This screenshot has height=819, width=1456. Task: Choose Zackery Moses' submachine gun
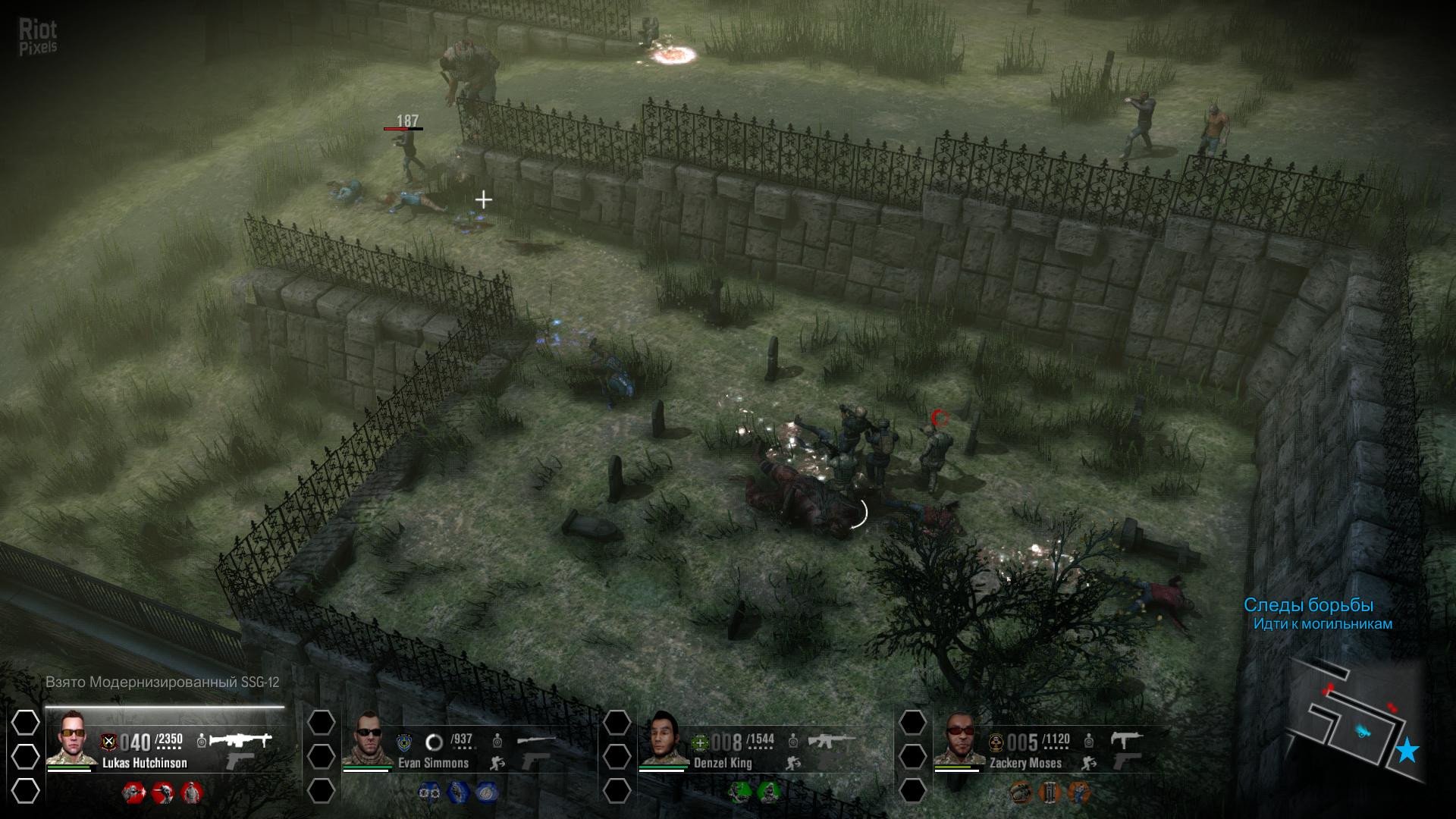pos(1125,739)
